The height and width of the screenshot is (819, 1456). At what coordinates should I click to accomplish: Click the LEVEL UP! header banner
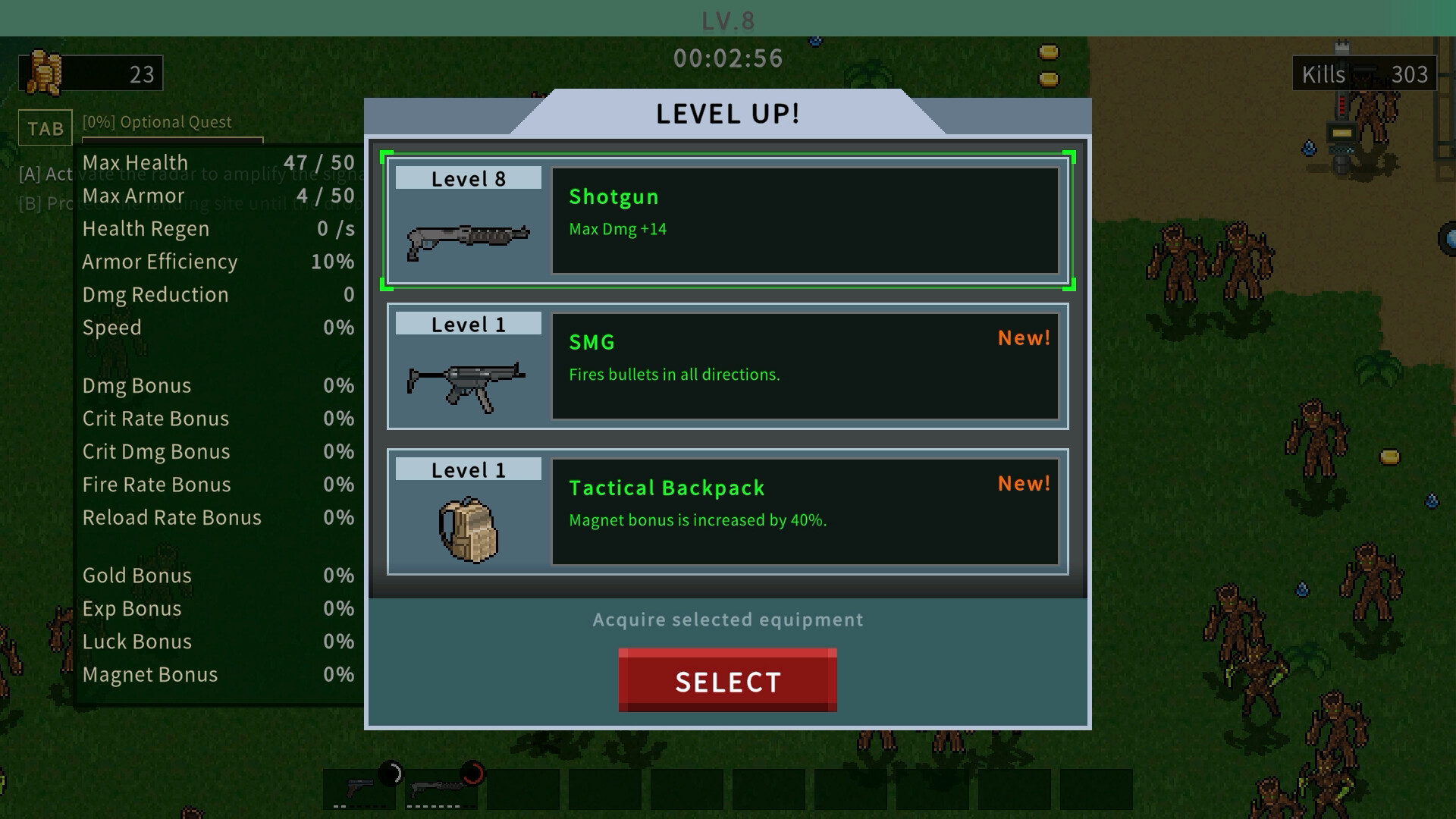pyautogui.click(x=726, y=114)
